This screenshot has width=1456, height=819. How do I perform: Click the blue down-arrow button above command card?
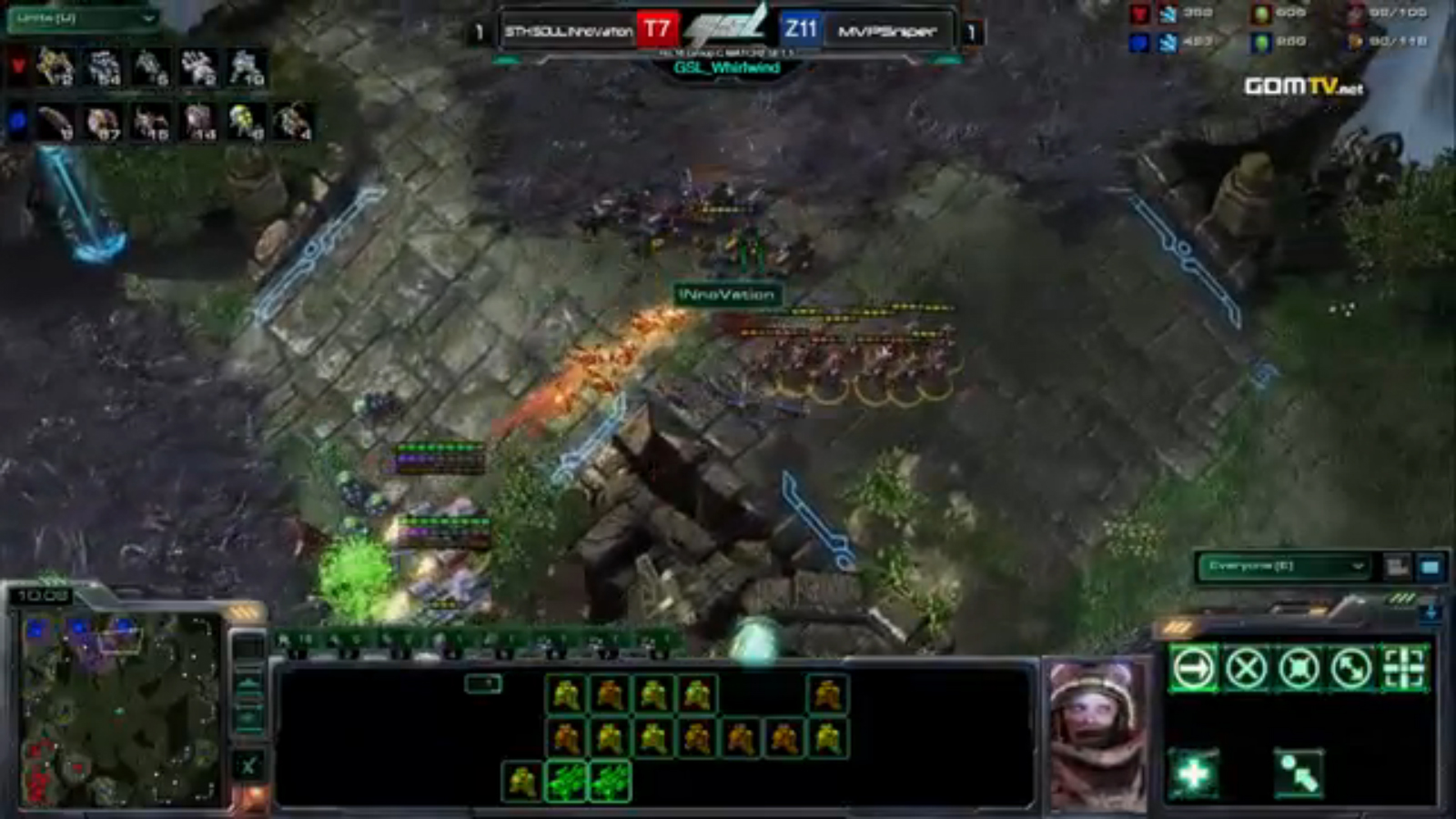1431,612
